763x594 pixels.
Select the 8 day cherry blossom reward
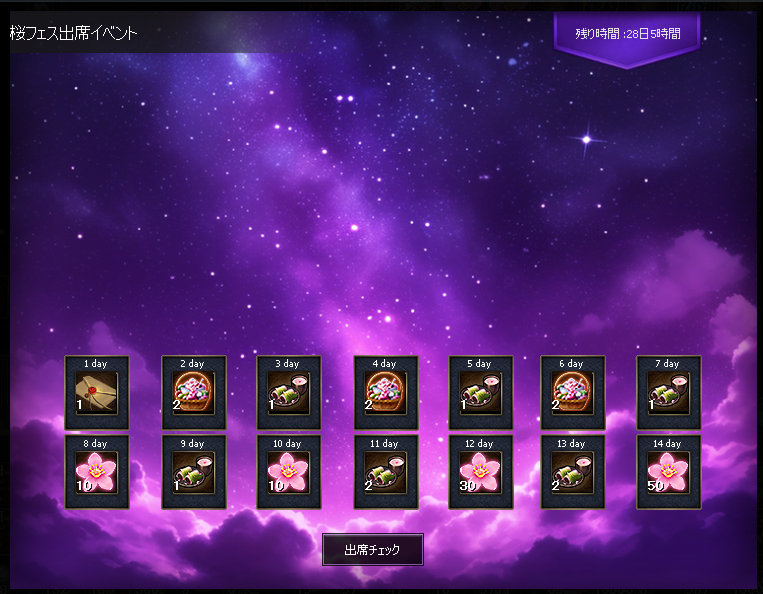pyautogui.click(x=96, y=473)
